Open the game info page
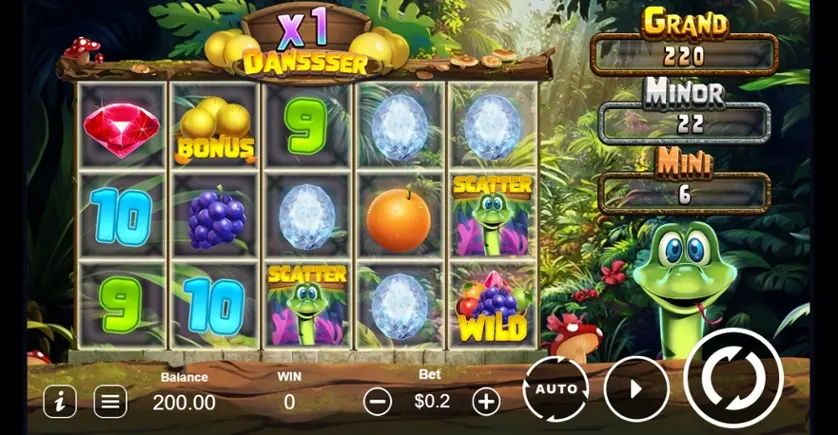 click(60, 401)
